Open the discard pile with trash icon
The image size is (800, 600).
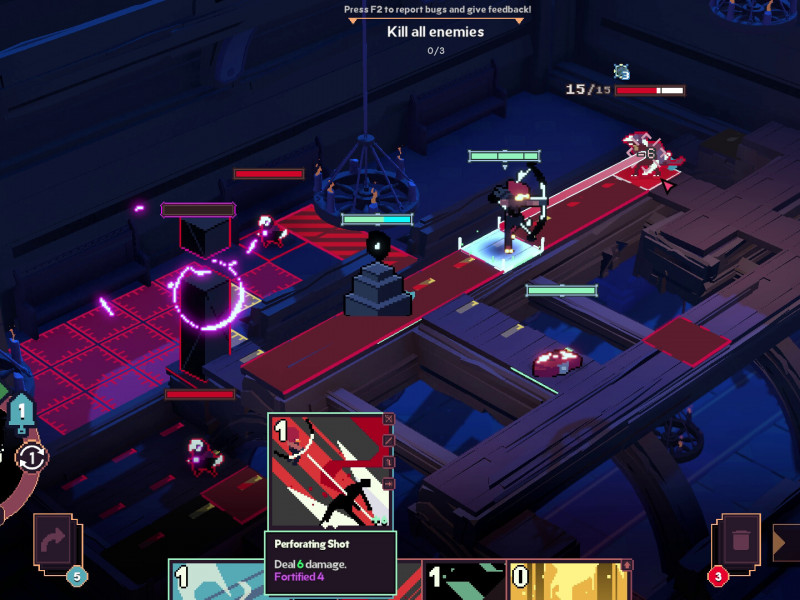[740, 544]
